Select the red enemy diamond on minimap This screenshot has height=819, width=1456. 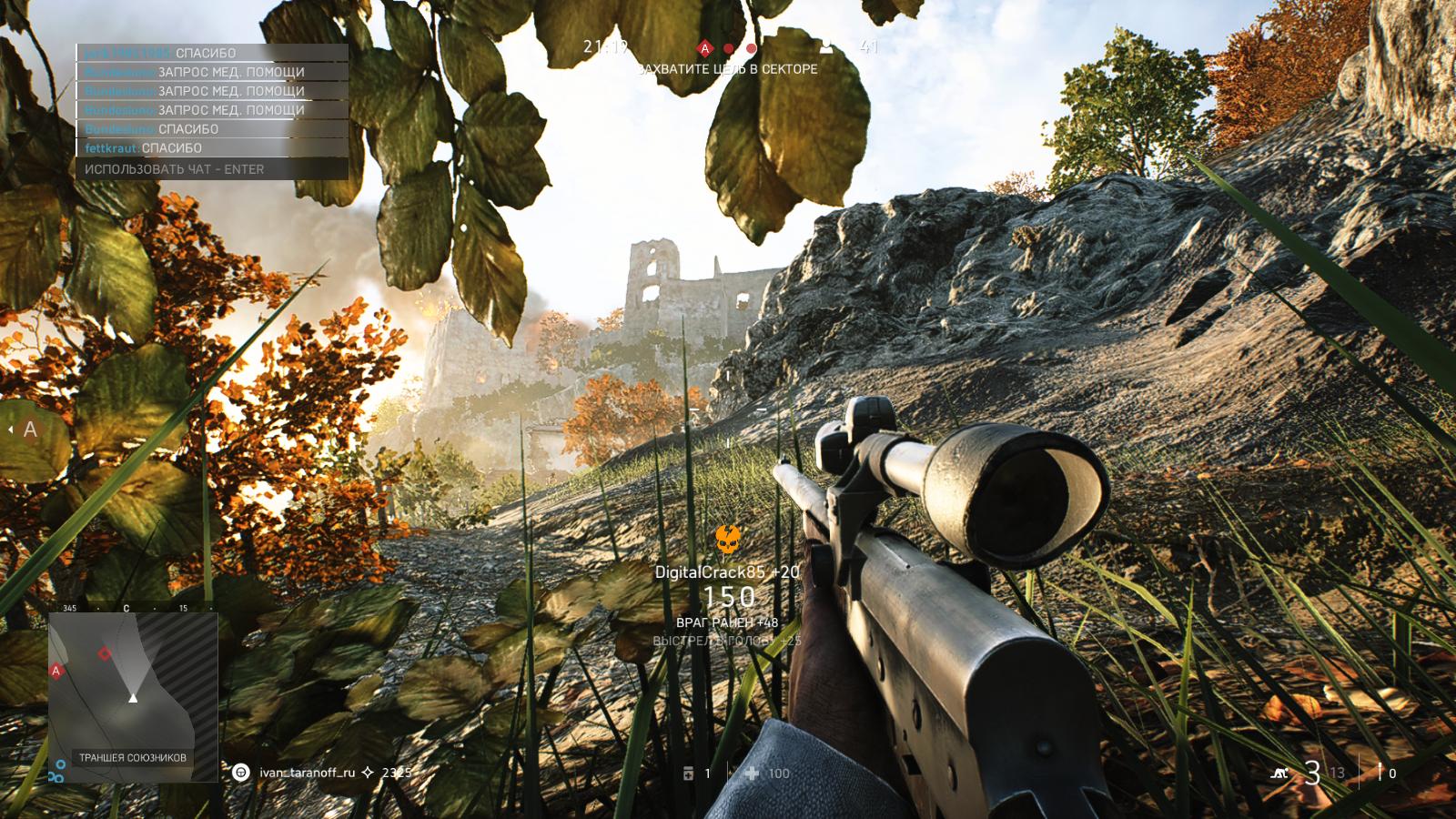(105, 653)
